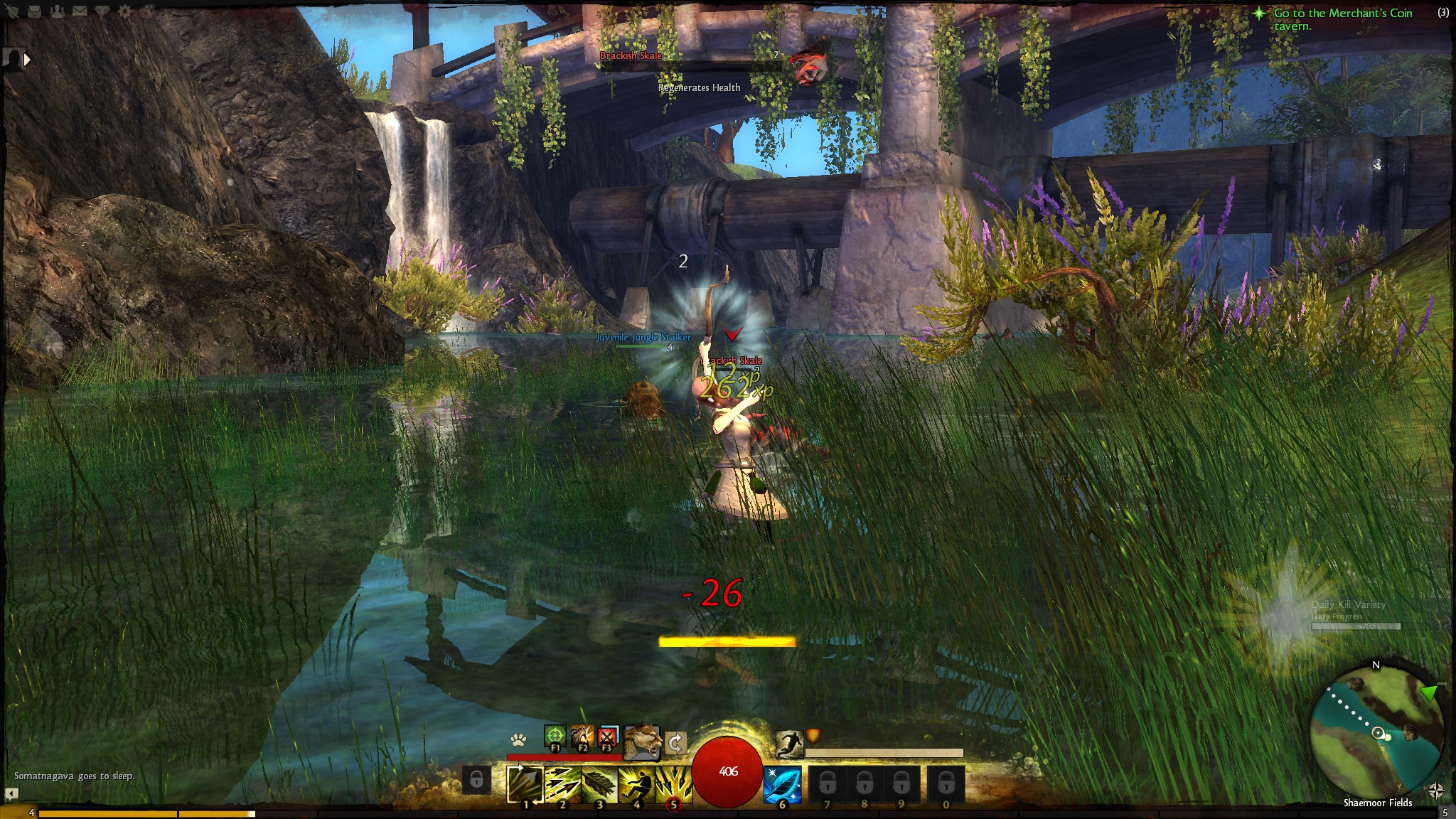Use the blue leaf healing skill
The height and width of the screenshot is (819, 1456).
tap(783, 785)
